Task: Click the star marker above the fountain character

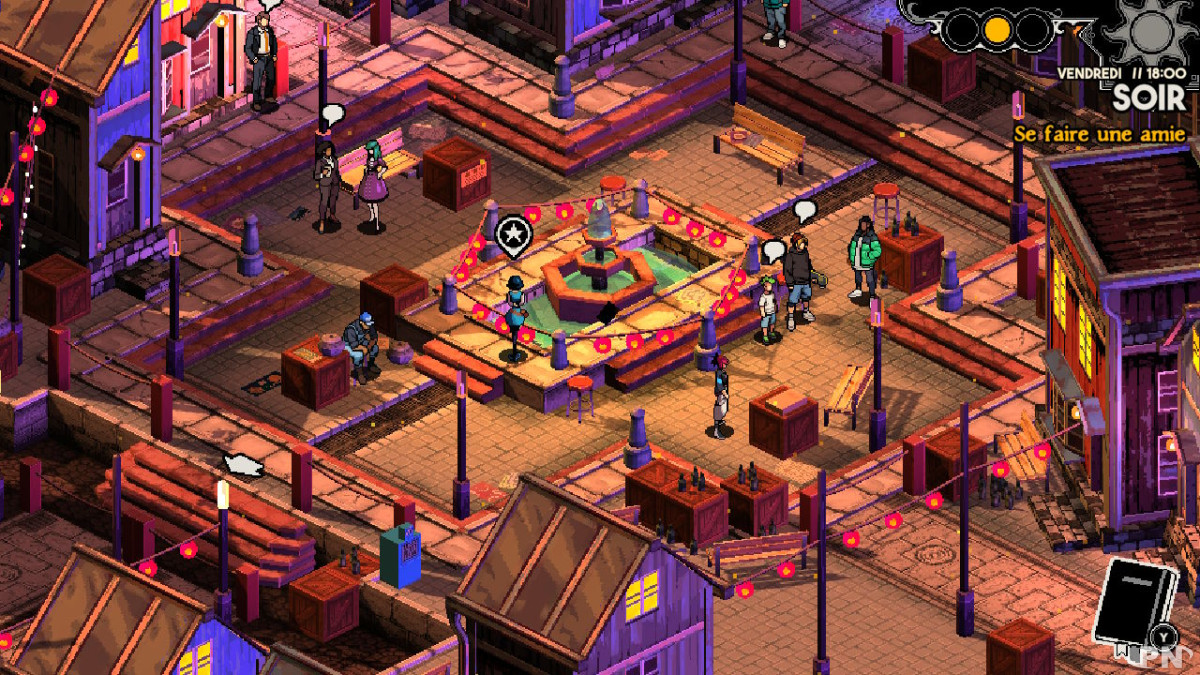Action: click(513, 234)
